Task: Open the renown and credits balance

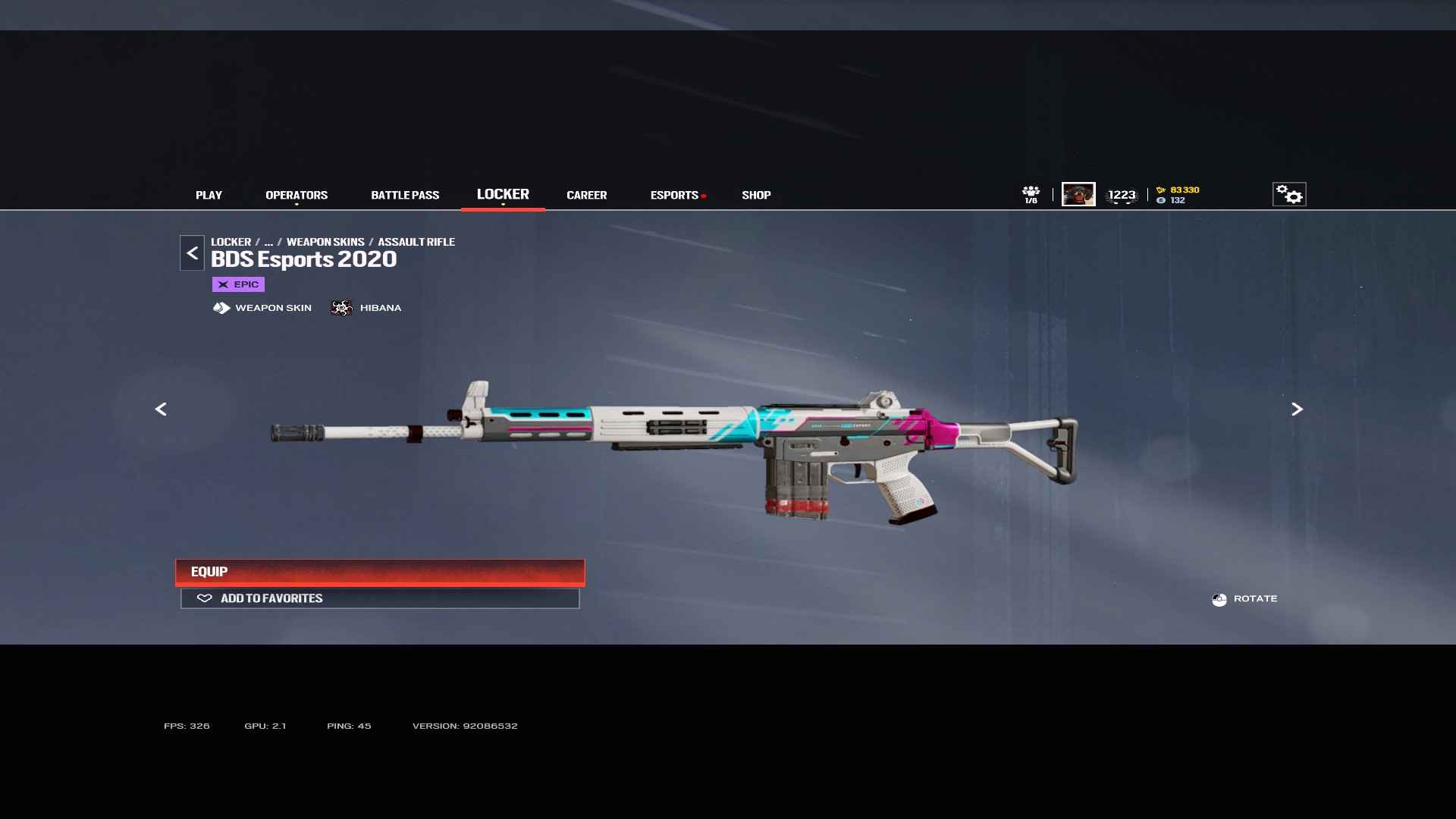Action: point(1178,195)
